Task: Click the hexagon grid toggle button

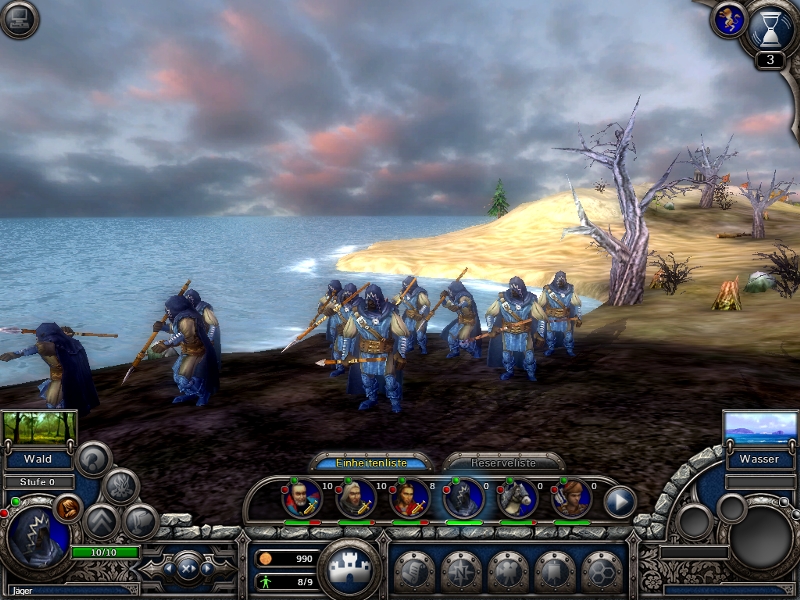Action: (x=601, y=571)
